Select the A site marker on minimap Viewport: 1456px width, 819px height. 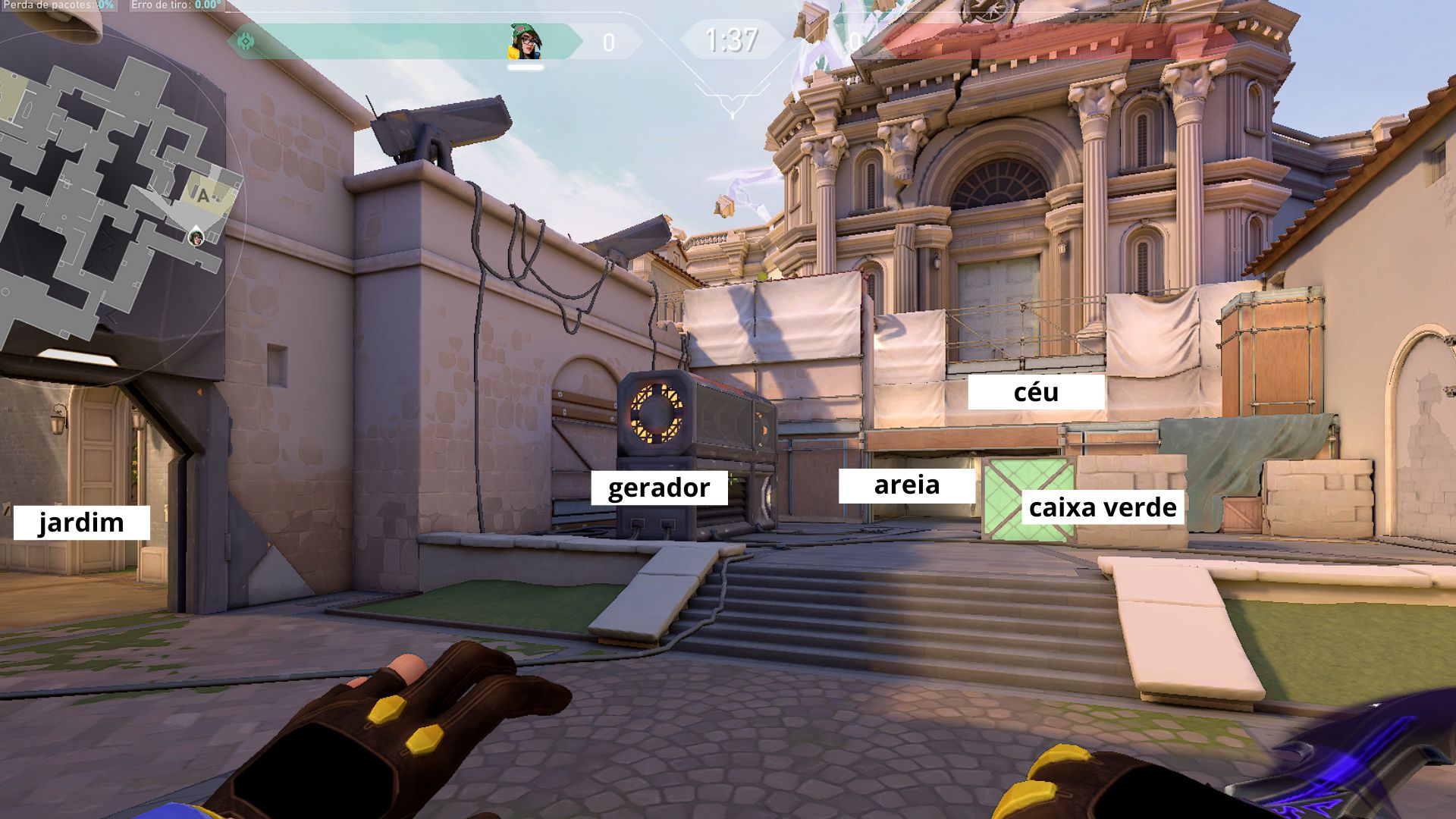[203, 196]
